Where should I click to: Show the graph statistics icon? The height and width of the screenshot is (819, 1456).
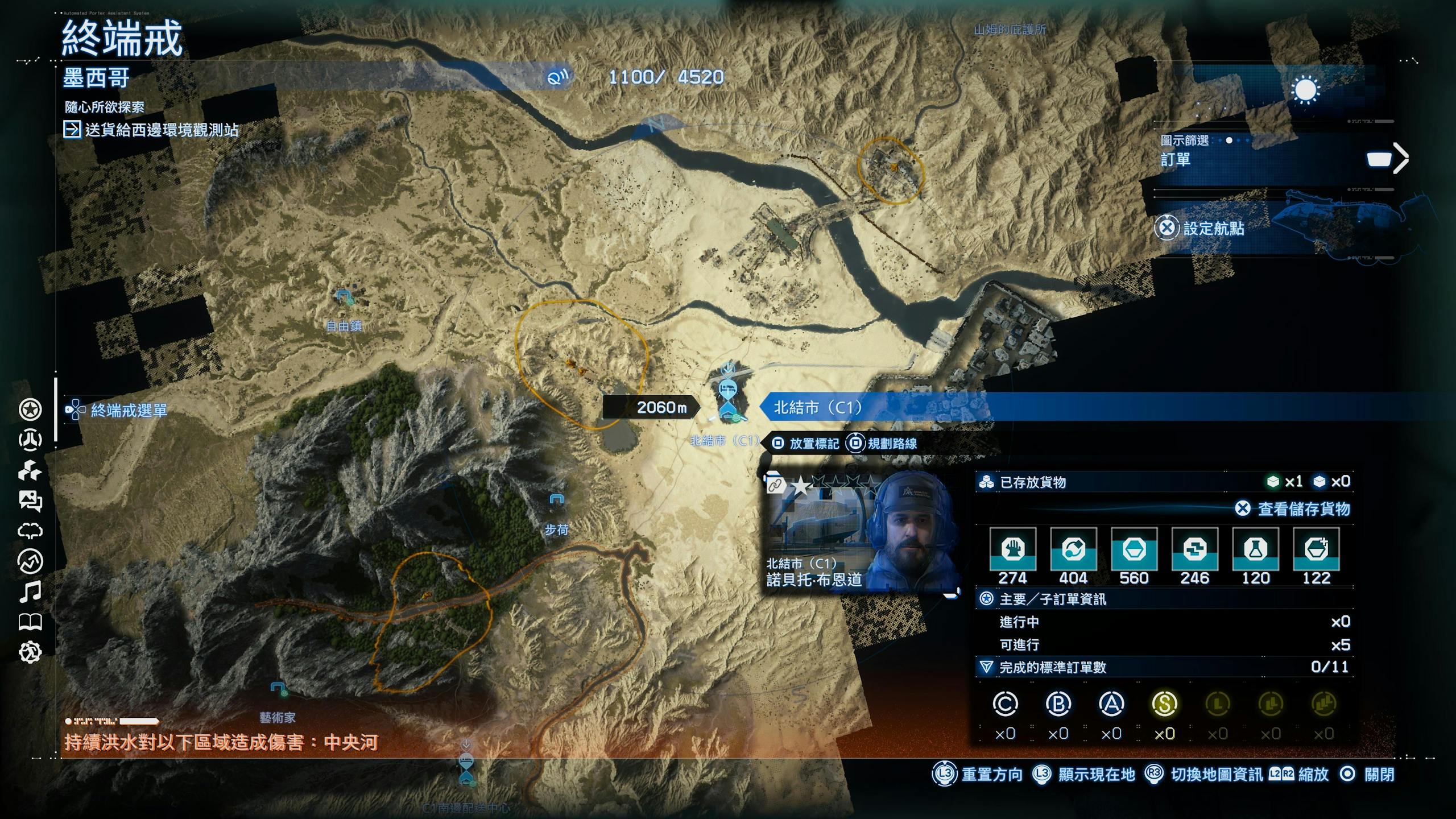coord(30,561)
